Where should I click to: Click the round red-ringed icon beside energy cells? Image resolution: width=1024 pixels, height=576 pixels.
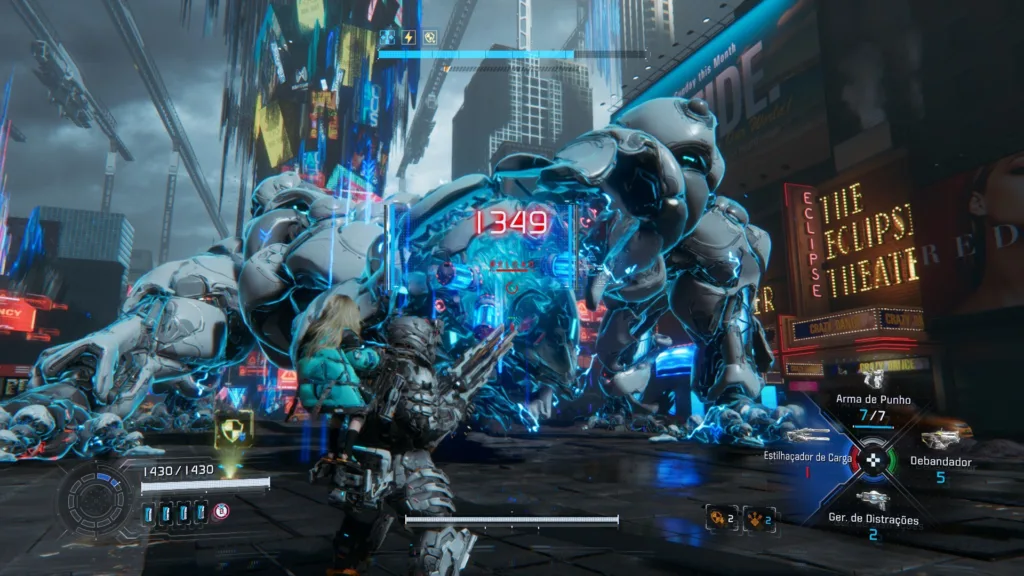point(221,512)
